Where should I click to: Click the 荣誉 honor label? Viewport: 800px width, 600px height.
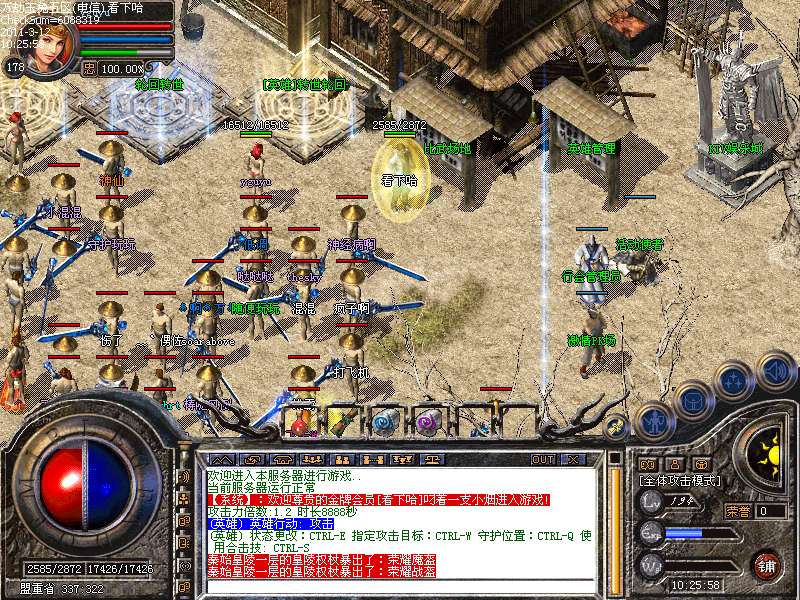coord(738,511)
